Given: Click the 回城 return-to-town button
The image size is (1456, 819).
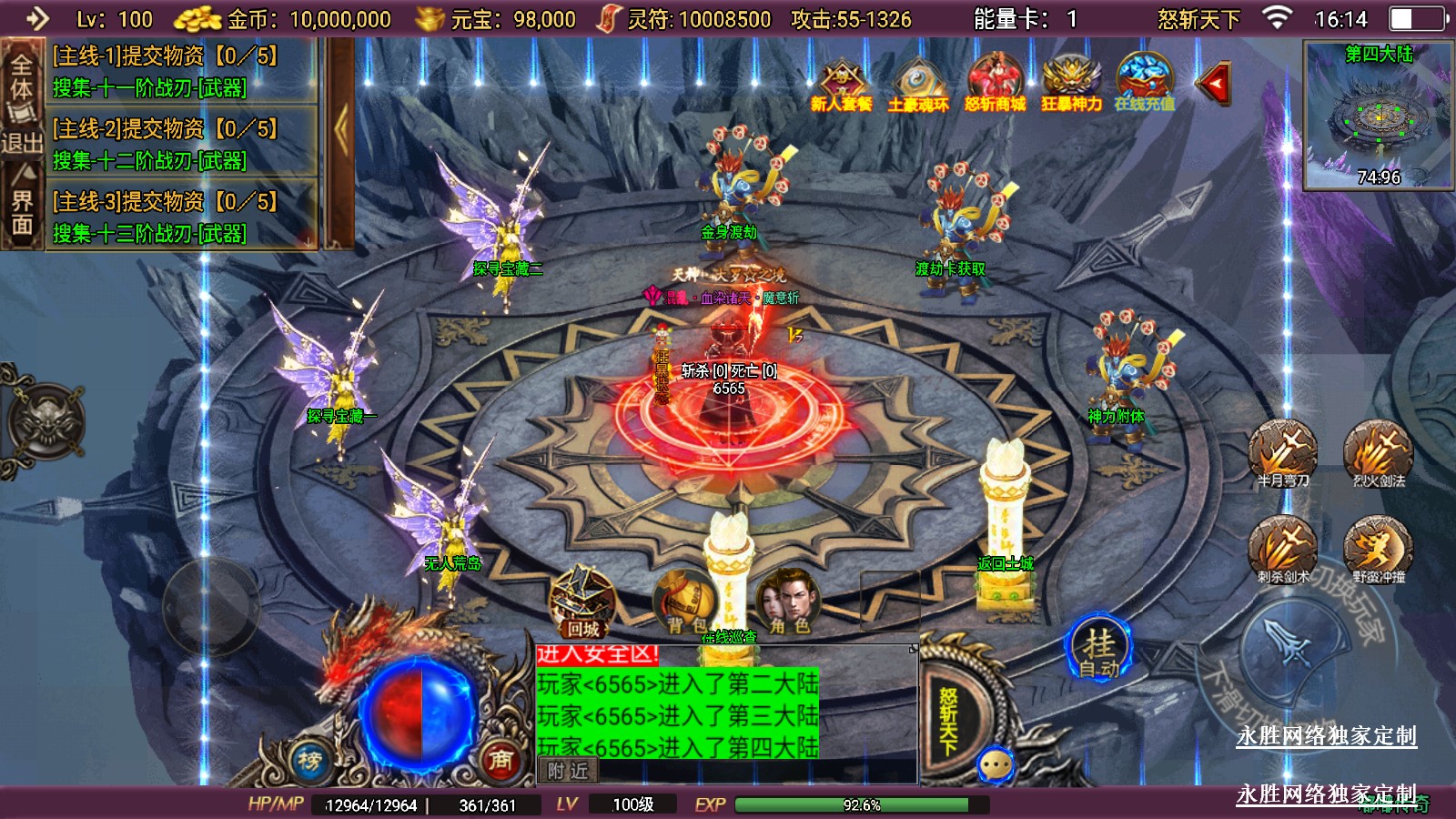Looking at the screenshot, I should tap(583, 602).
